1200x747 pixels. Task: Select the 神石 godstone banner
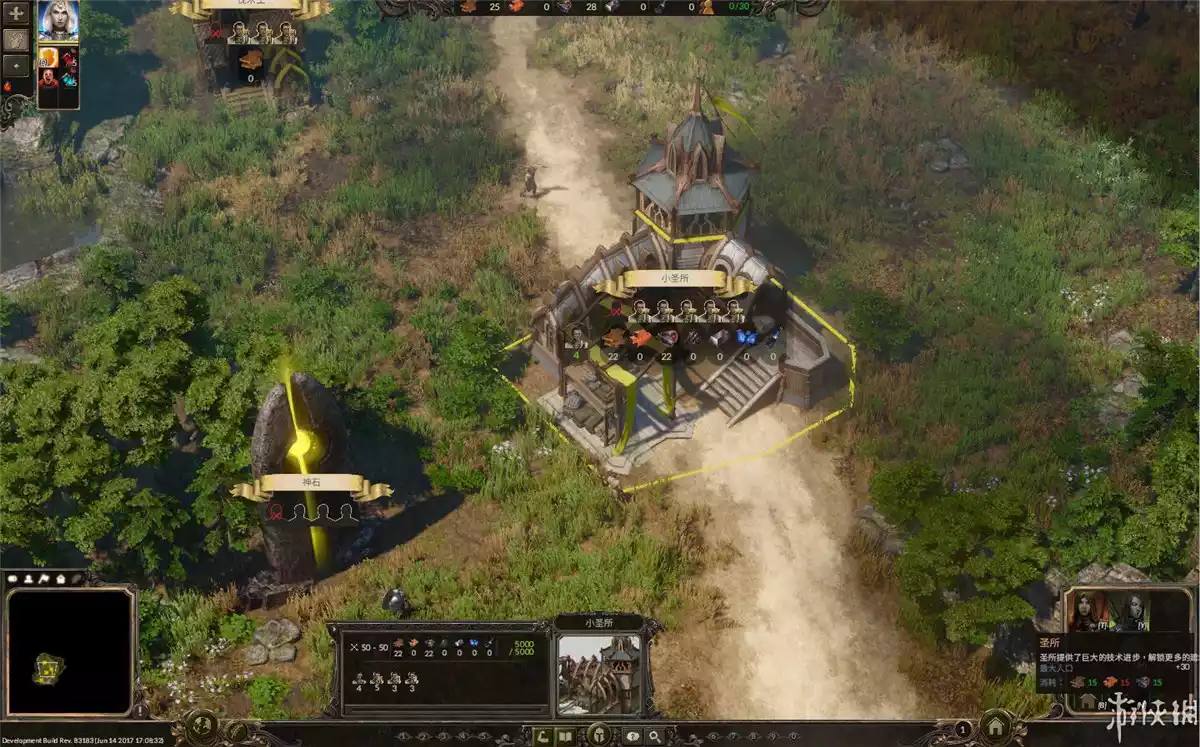click(310, 483)
